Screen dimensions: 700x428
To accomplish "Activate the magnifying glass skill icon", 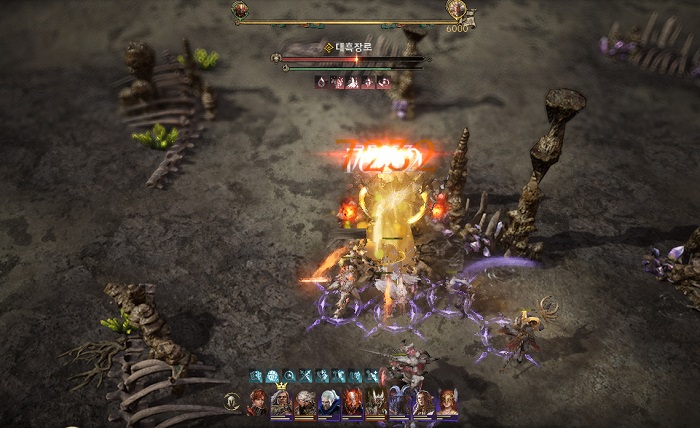I will pyautogui.click(x=289, y=376).
